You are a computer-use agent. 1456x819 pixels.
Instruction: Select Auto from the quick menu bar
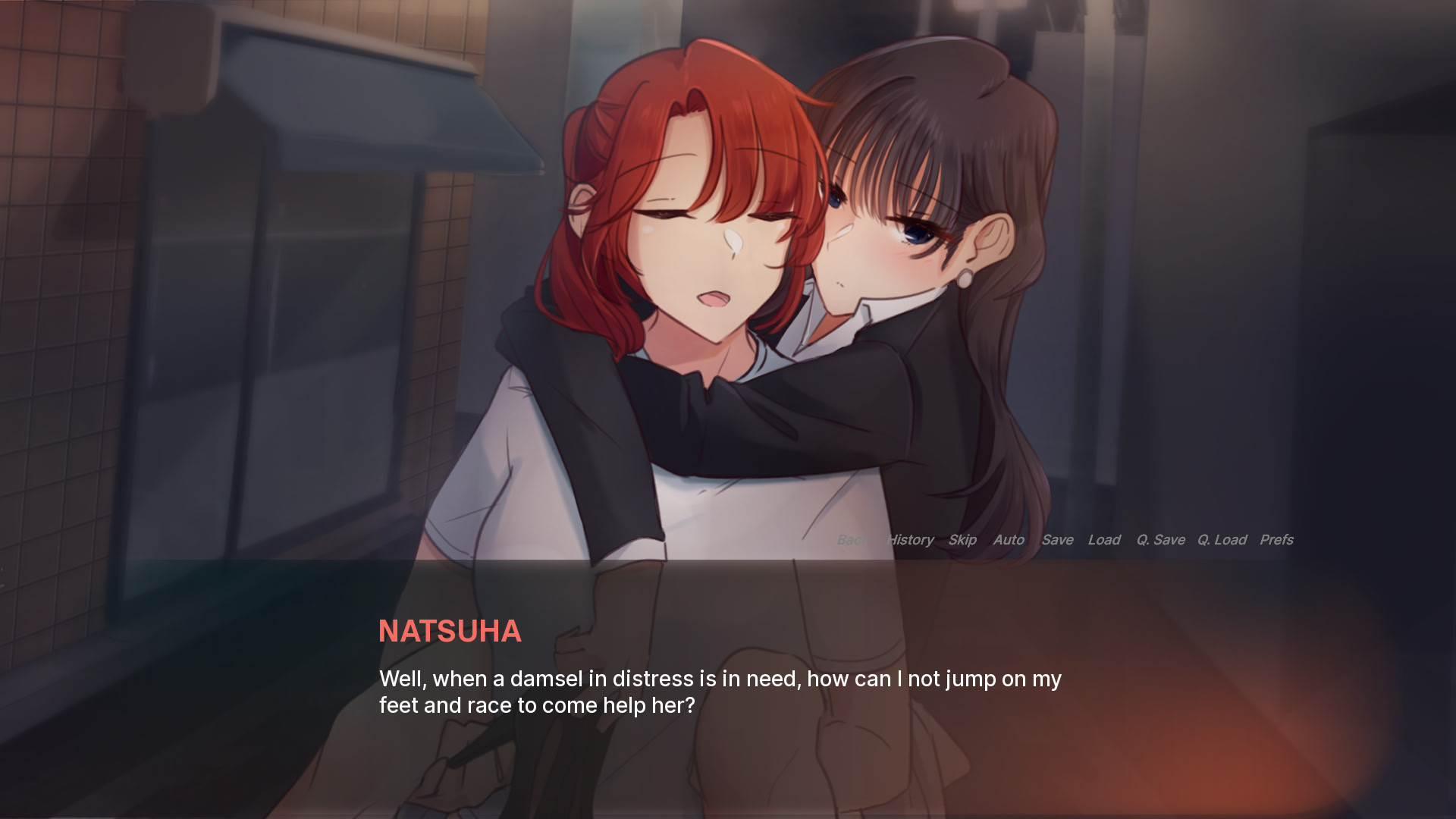1009,540
